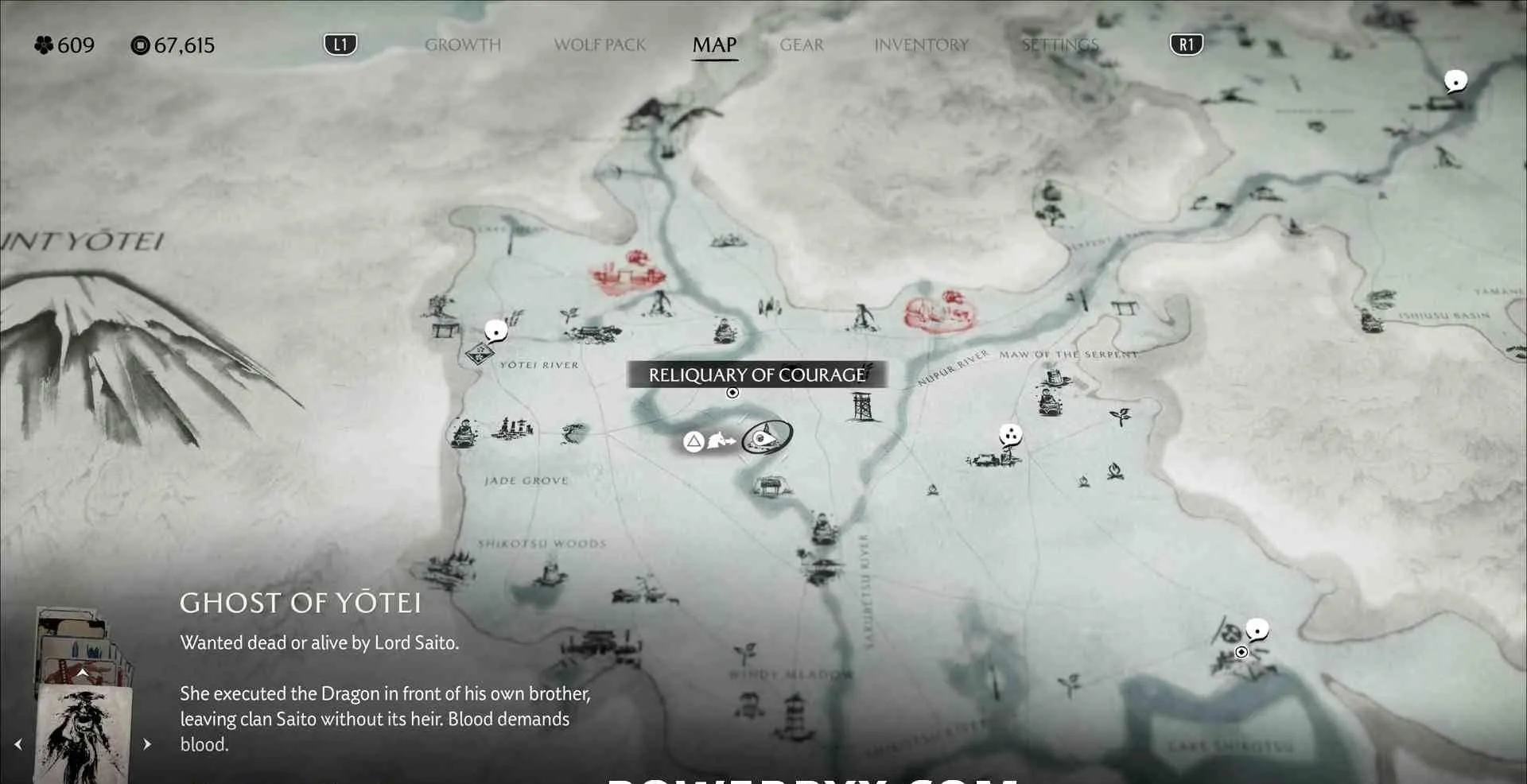Screen dimensions: 1527x784
Task: Click the circled player location marker
Action: tap(767, 437)
